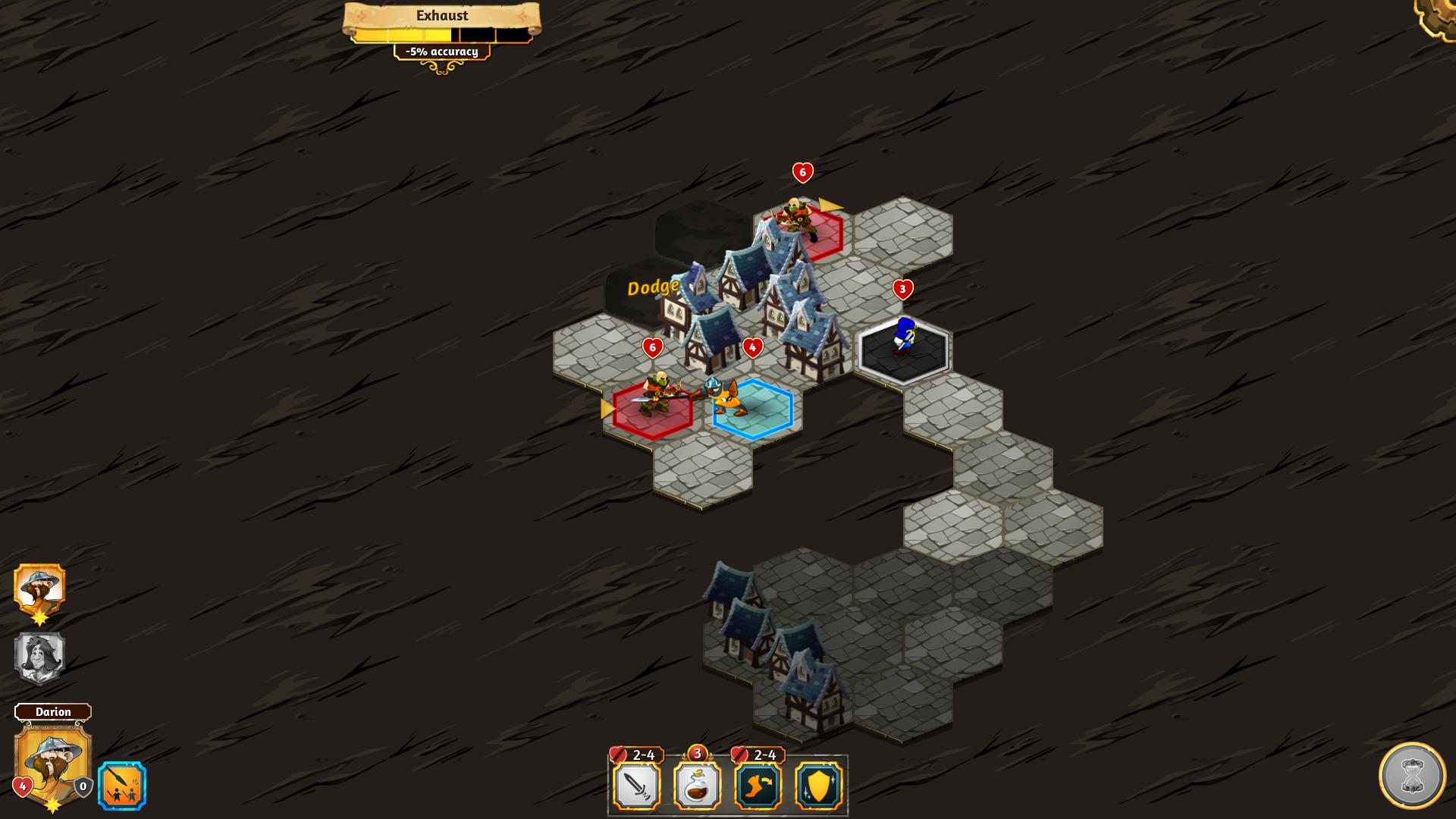Click the -5% accuracy label

(441, 52)
